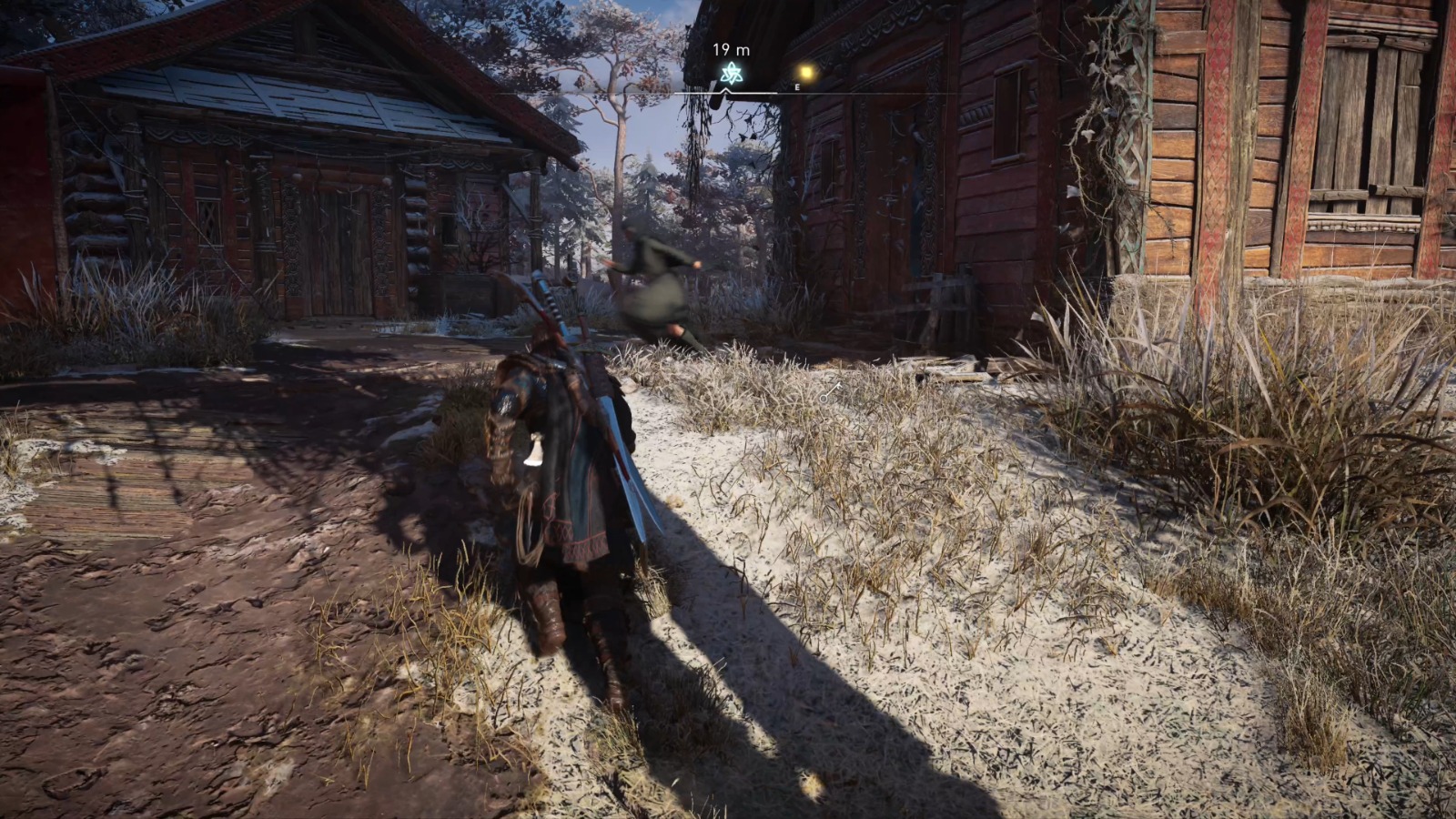Click the East direction letter on compass
Viewport: 1456px width, 819px height.
(797, 87)
